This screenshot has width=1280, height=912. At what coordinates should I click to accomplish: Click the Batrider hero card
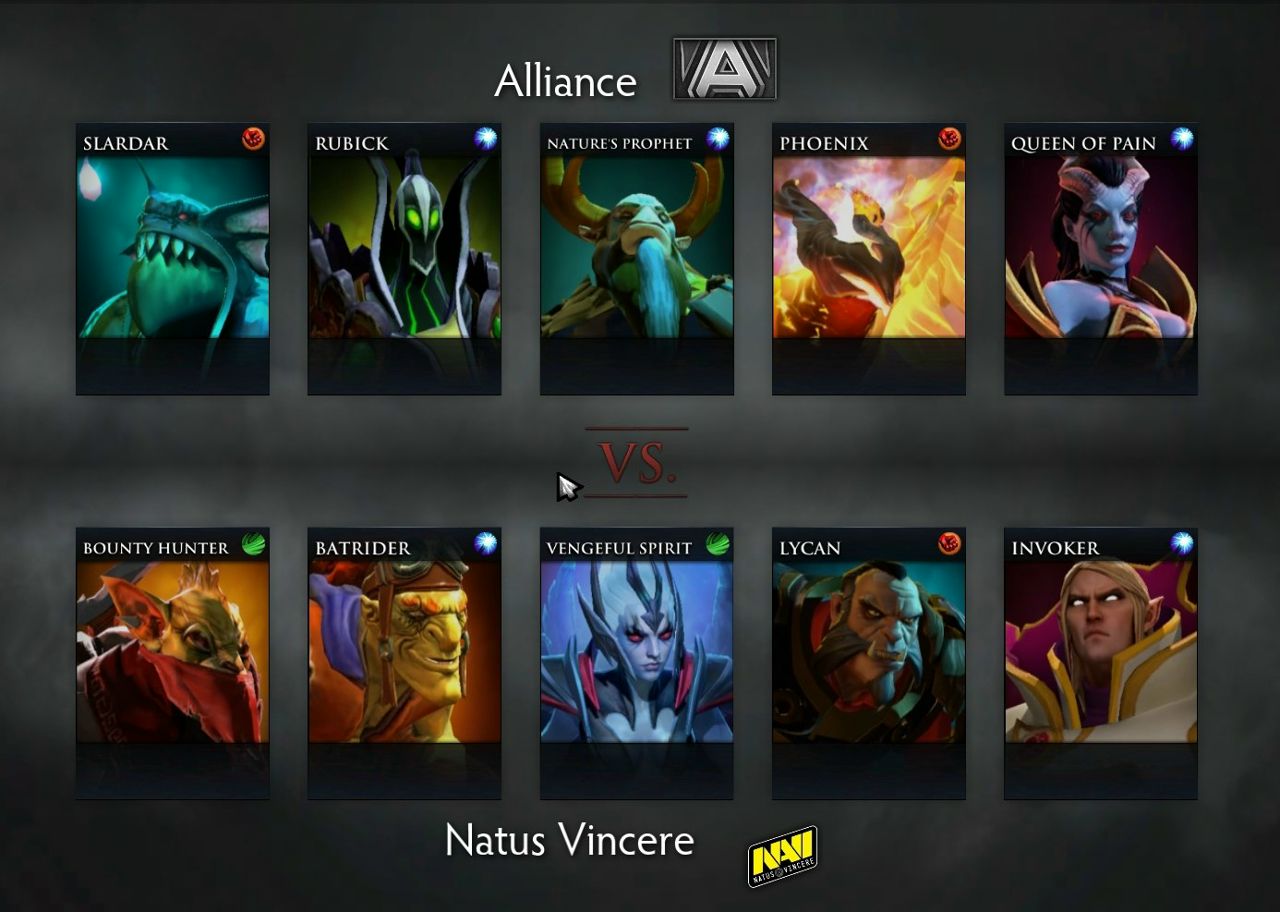tap(404, 662)
